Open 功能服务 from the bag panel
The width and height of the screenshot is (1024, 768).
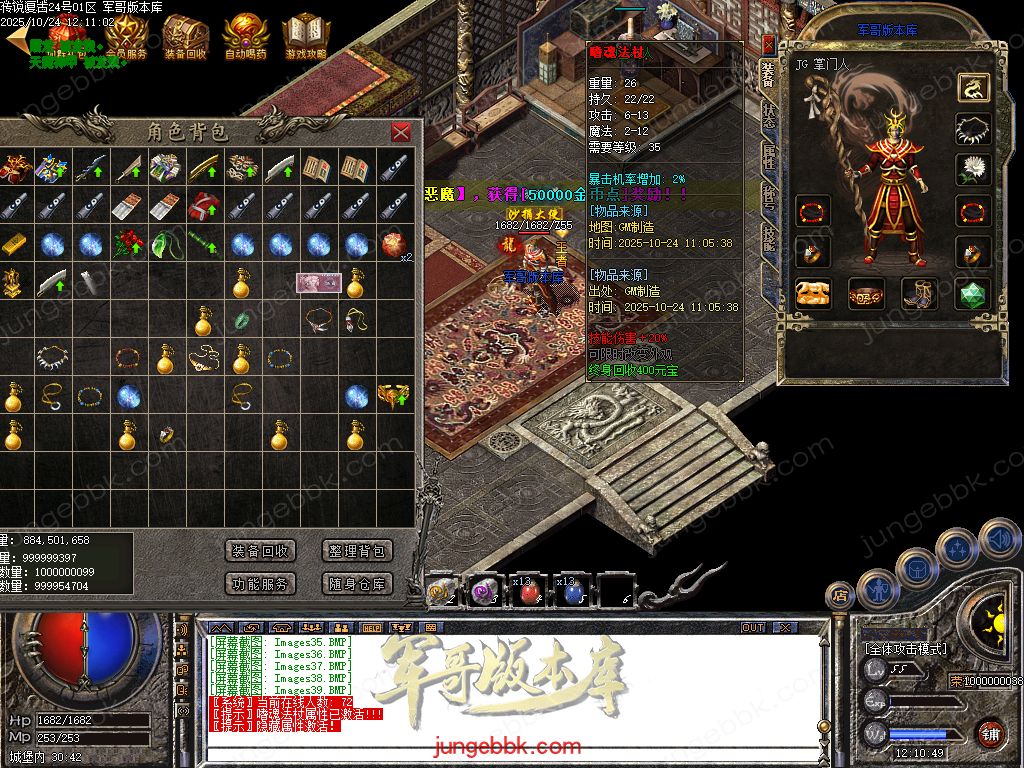click(x=260, y=583)
